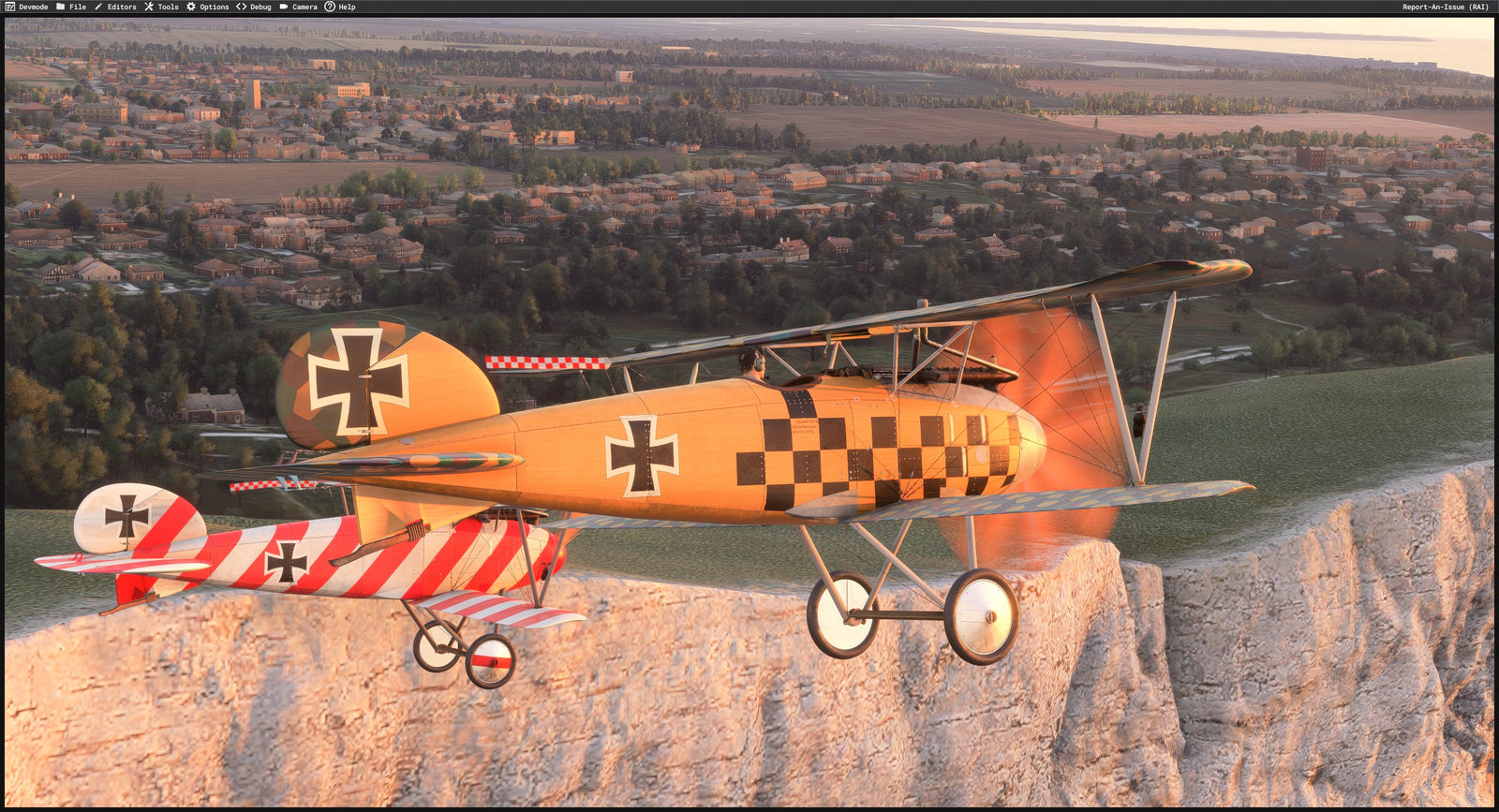Open the Tools menu

point(161,7)
